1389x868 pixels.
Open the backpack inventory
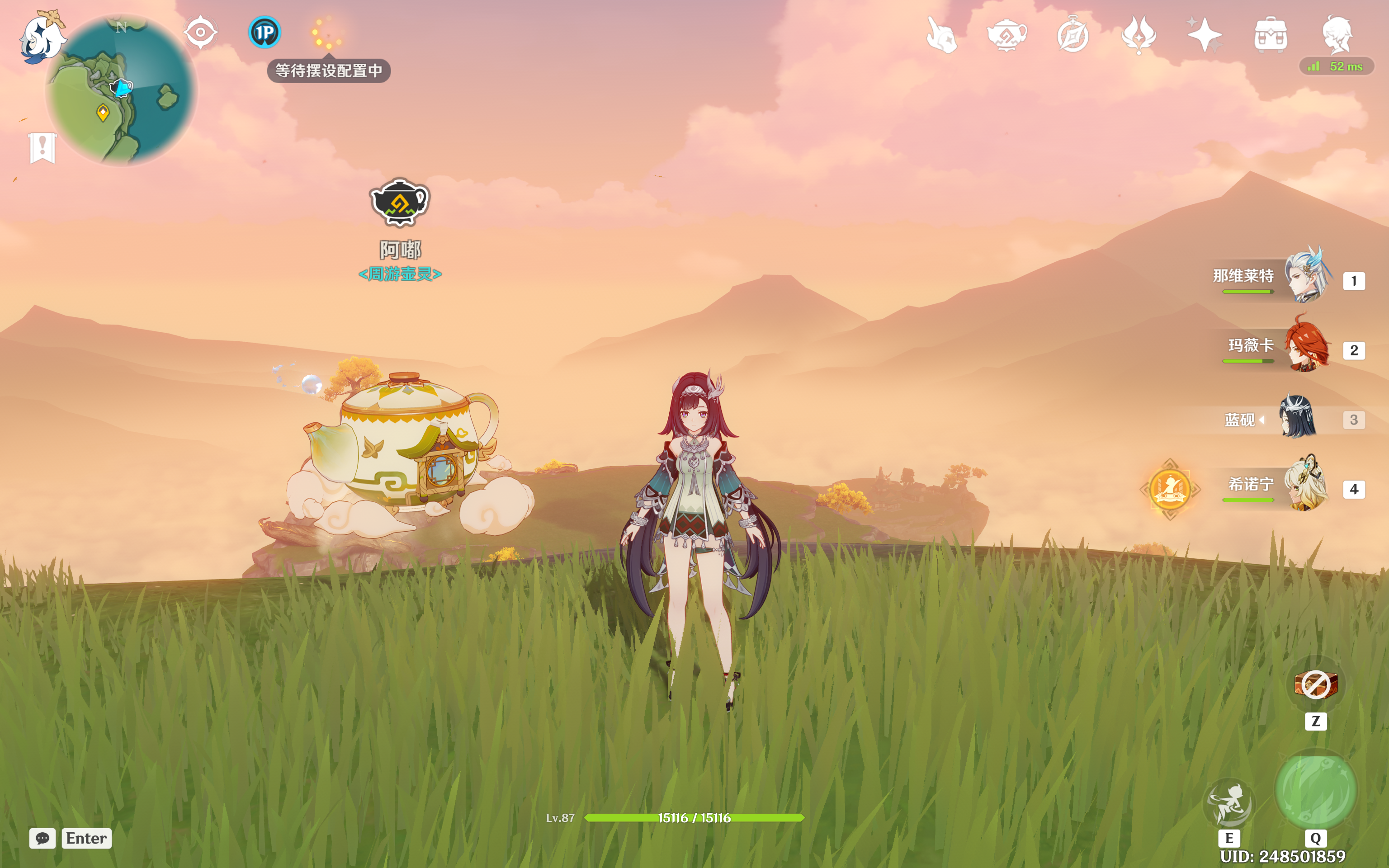tap(1270, 36)
